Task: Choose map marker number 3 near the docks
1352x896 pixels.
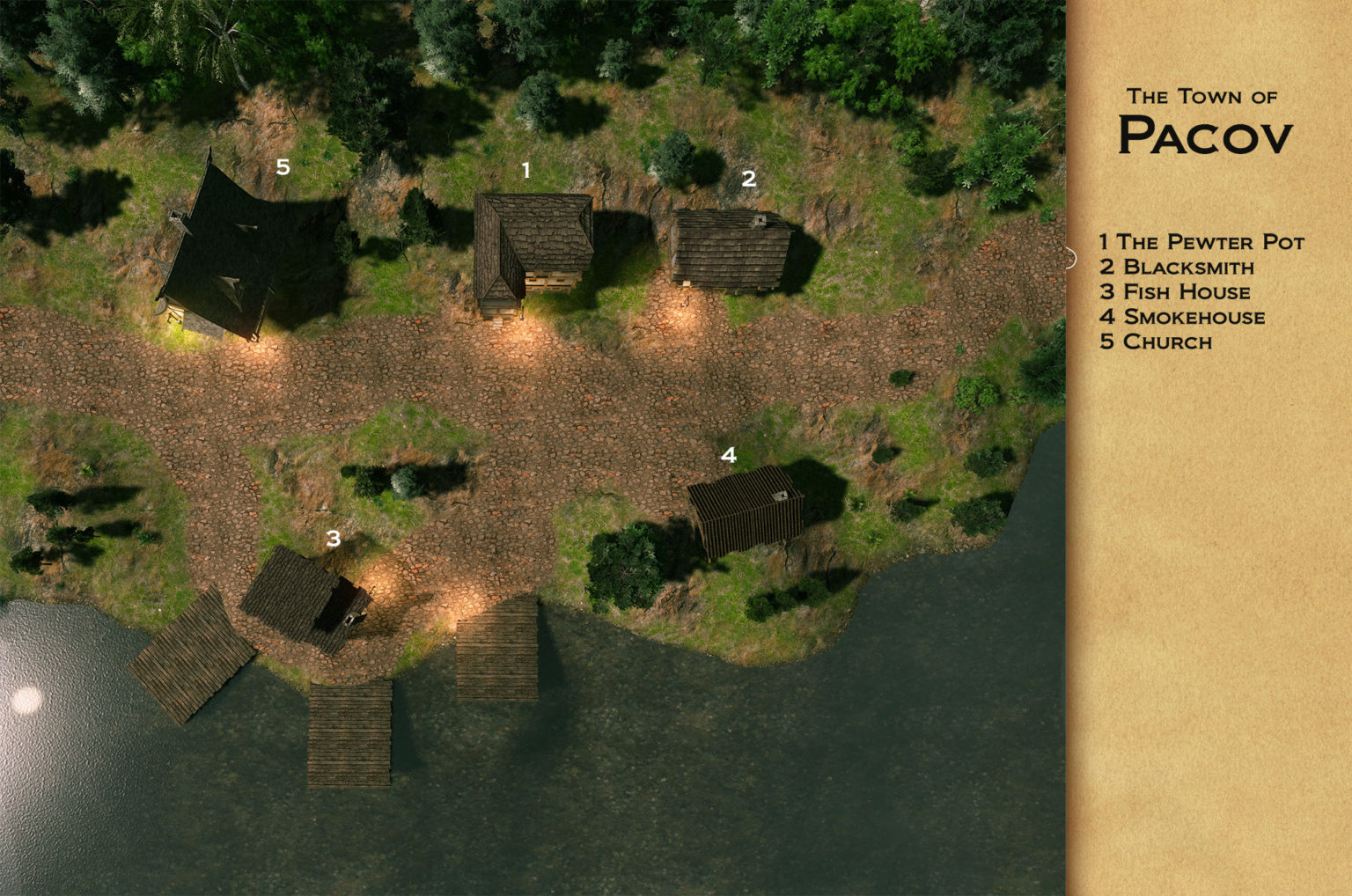Action: click(333, 538)
